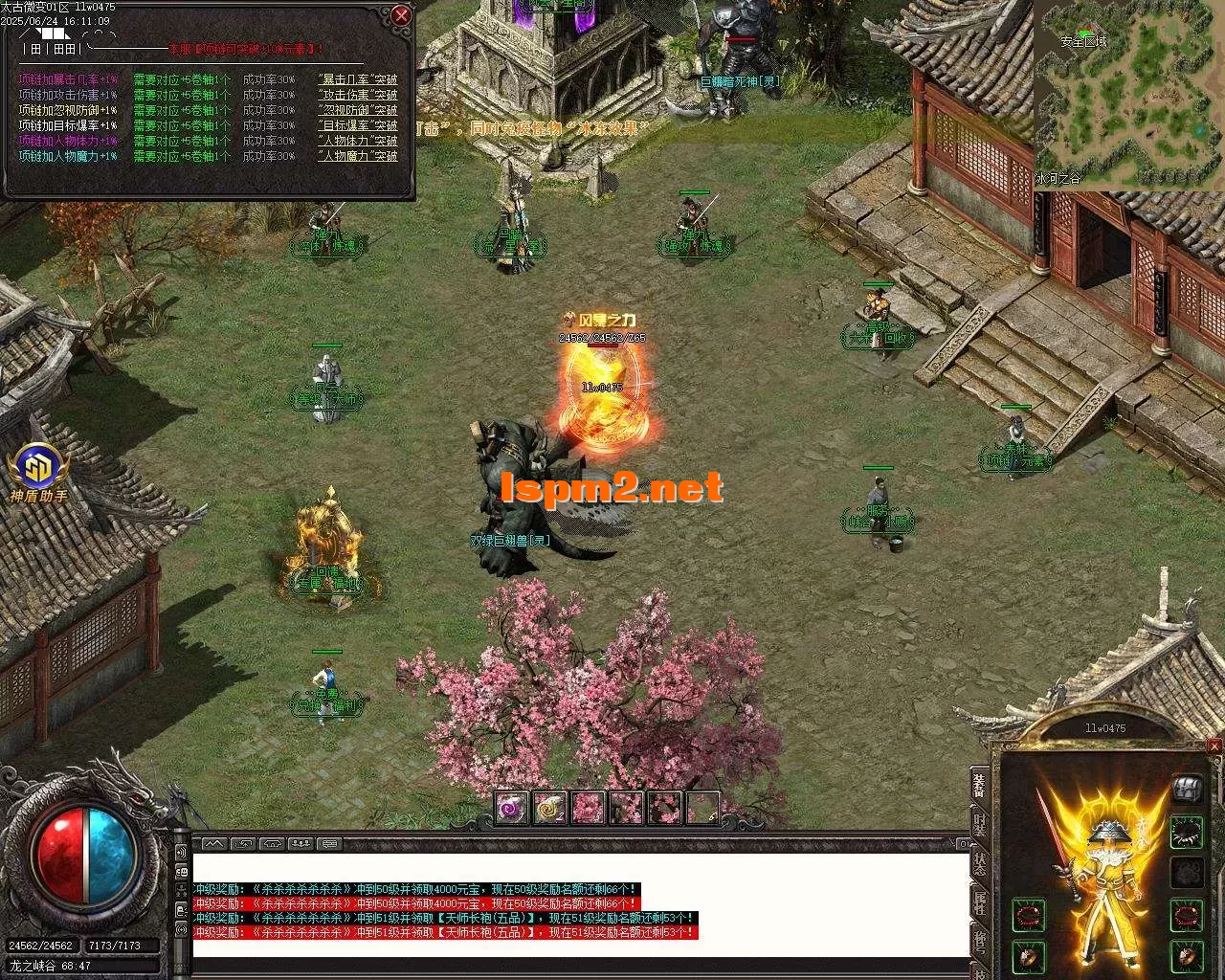Close the necklace breakthrough dialog
The height and width of the screenshot is (980, 1225).
(x=401, y=15)
